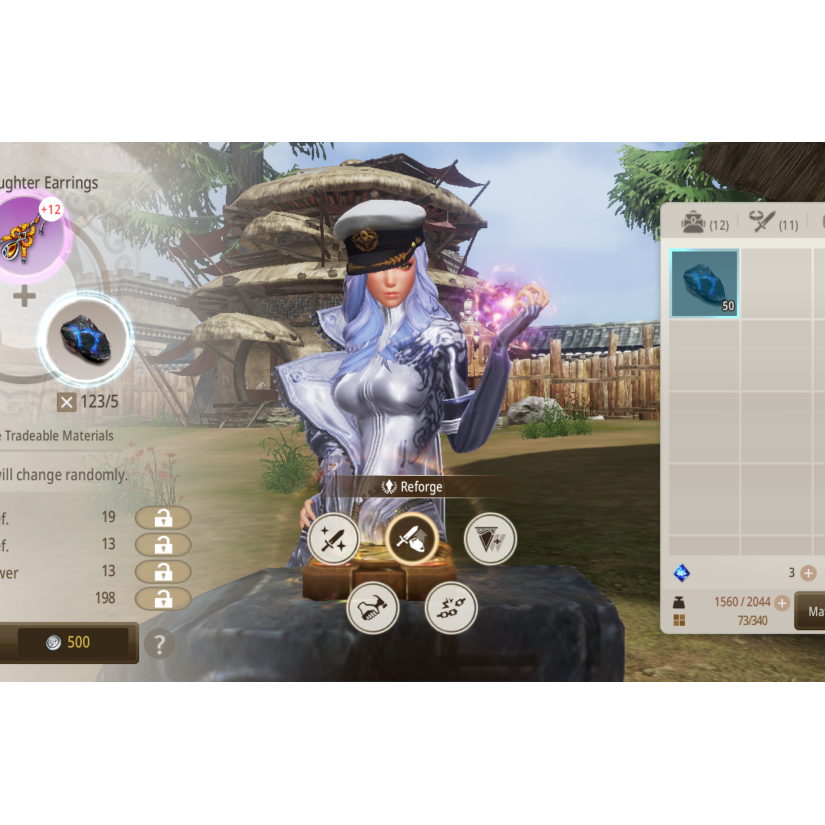
Task: Confirm reforge with the 500 silver button
Action: (68, 643)
